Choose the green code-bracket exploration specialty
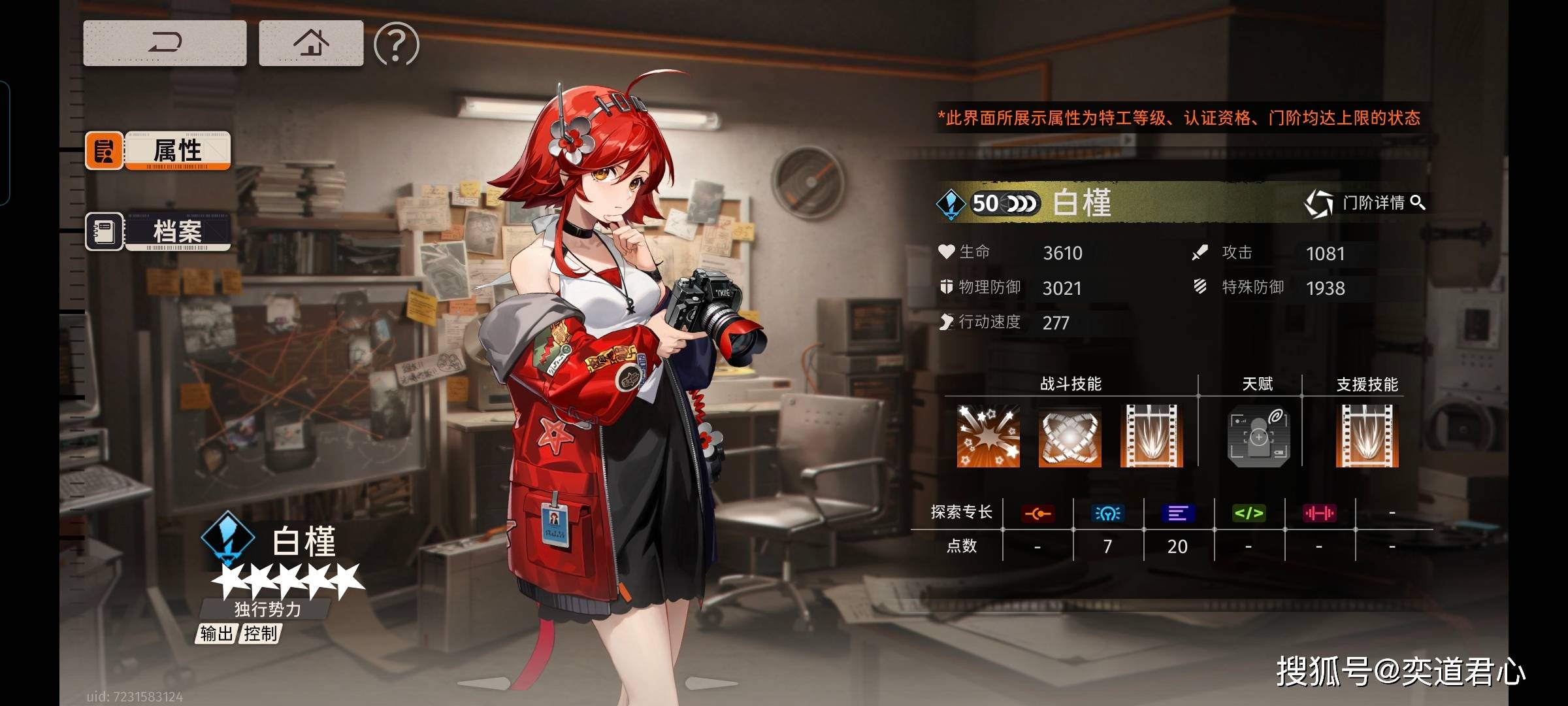 click(x=1249, y=514)
